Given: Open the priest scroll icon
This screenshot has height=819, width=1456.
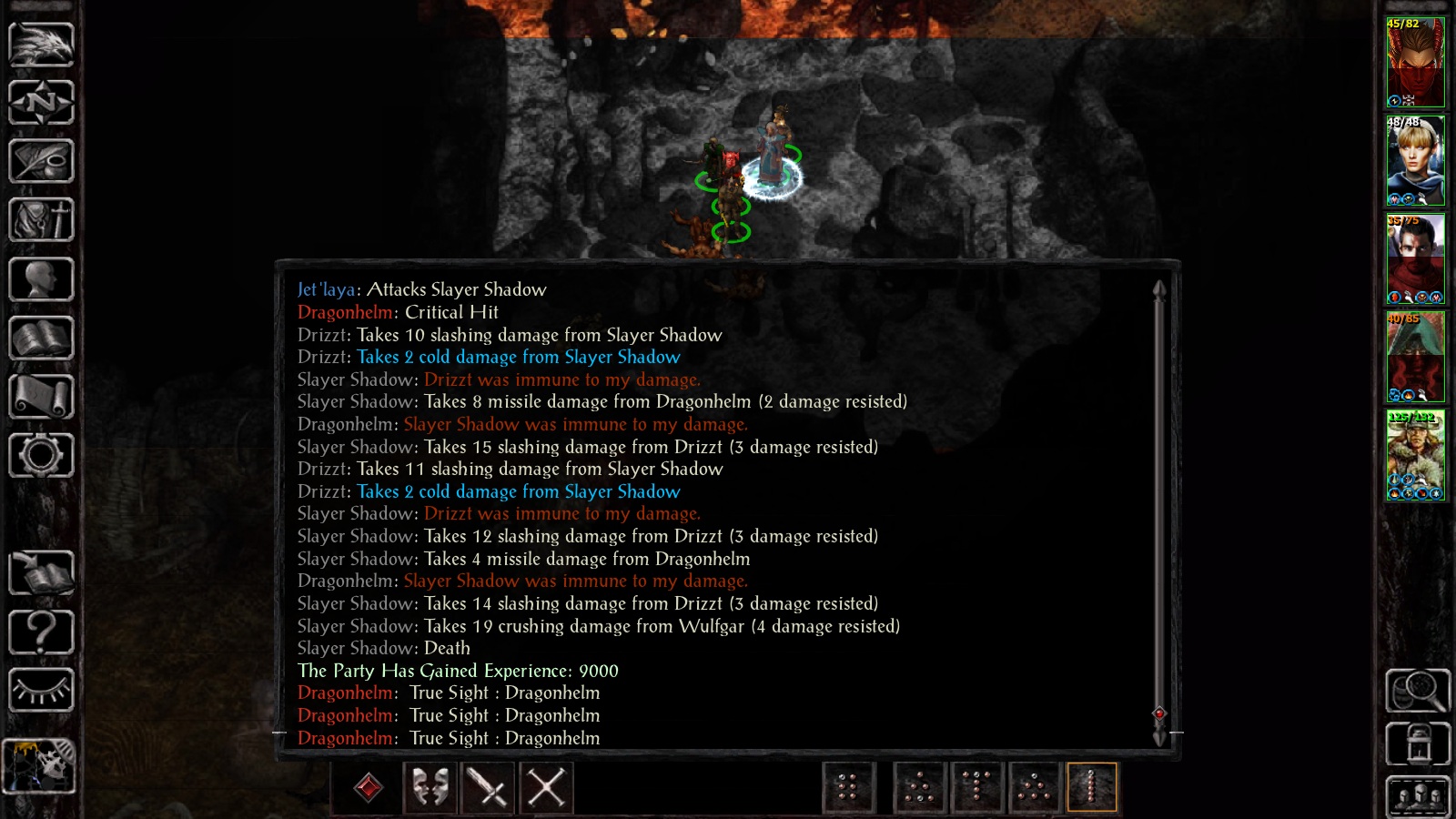Looking at the screenshot, I should 41,397.
